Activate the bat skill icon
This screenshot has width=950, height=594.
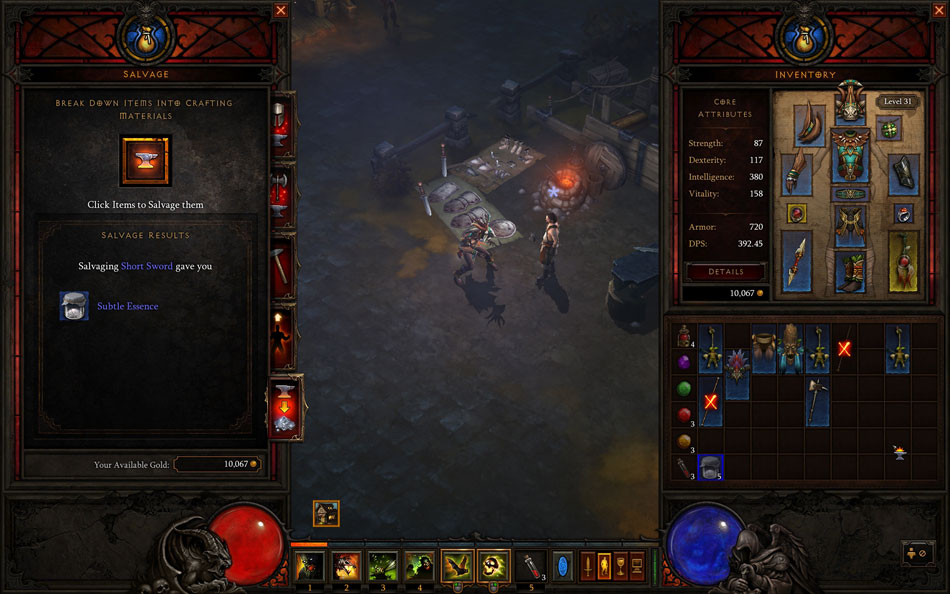[x=457, y=566]
